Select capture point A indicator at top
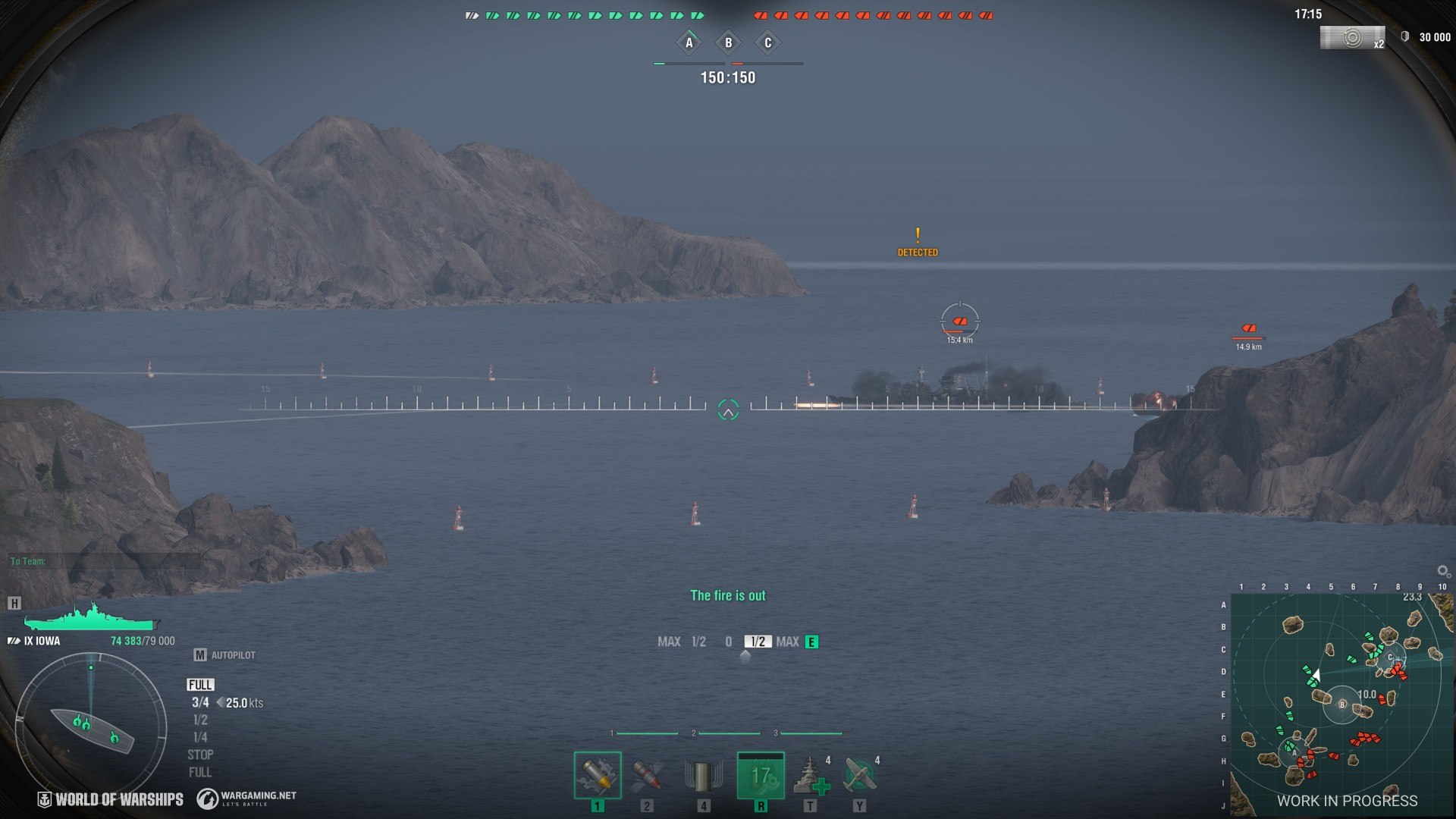The width and height of the screenshot is (1456, 819). click(689, 43)
